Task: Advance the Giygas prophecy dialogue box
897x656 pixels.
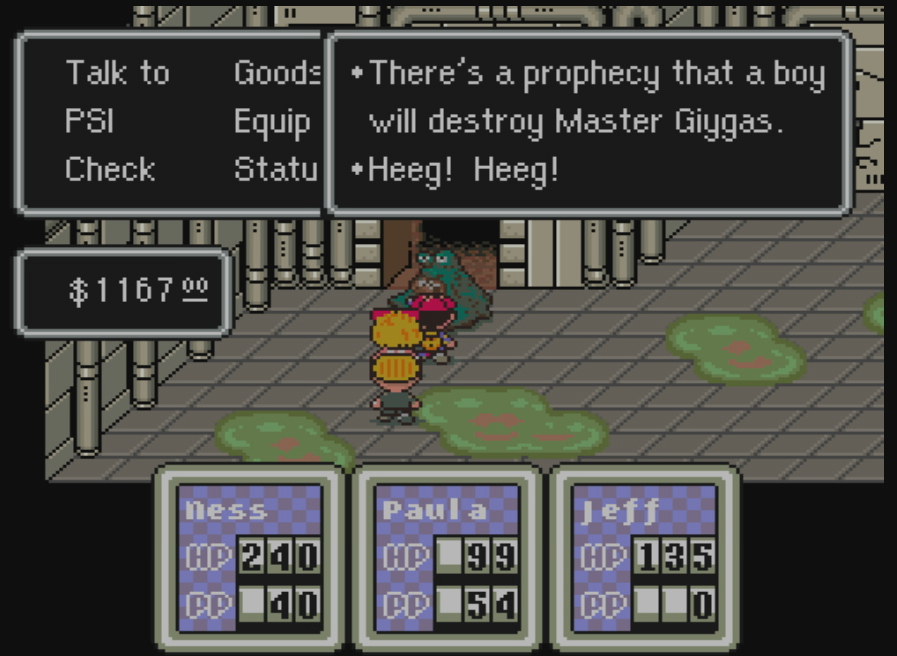Action: tap(588, 122)
